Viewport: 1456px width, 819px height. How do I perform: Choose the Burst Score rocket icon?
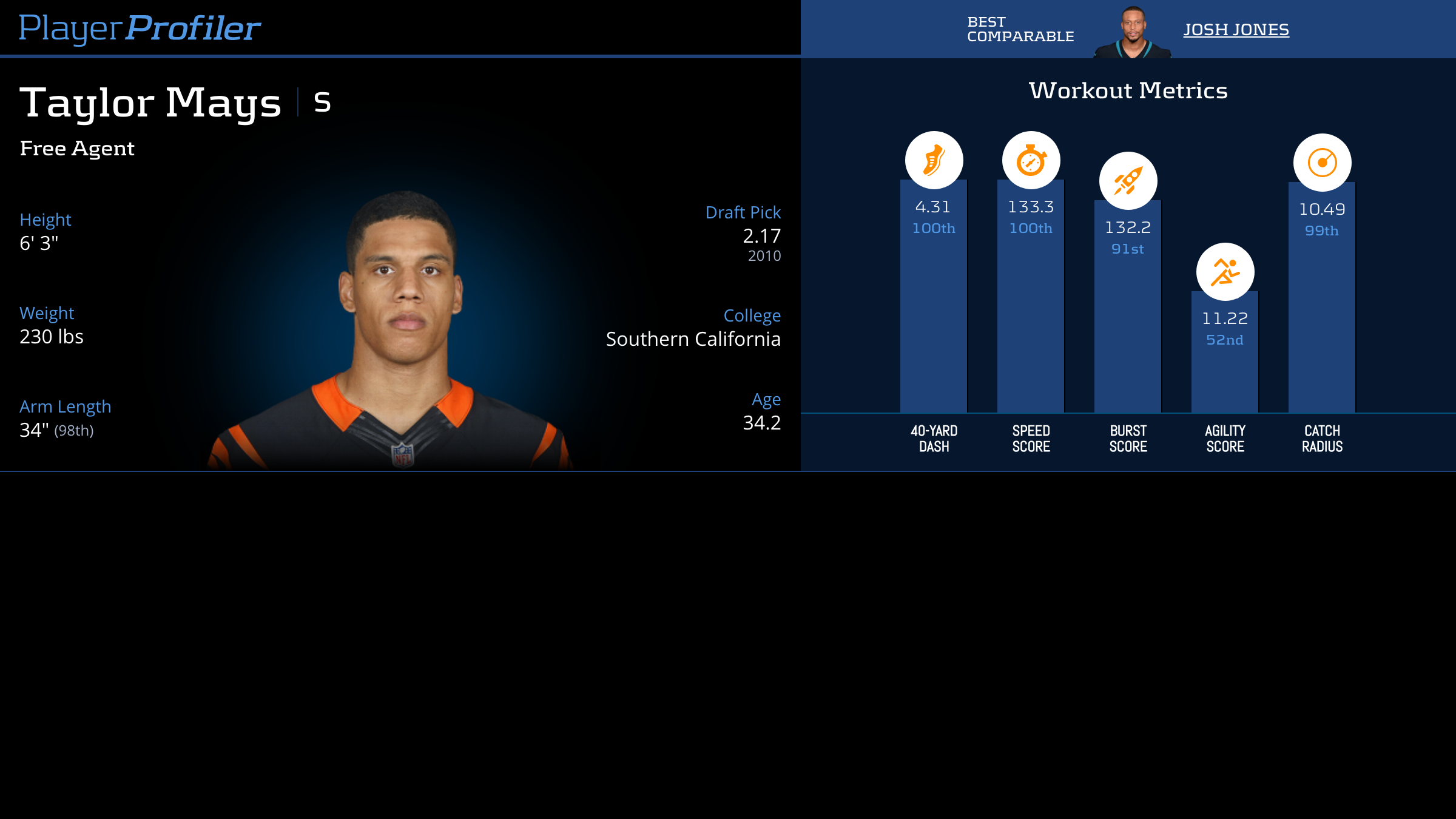click(x=1128, y=181)
